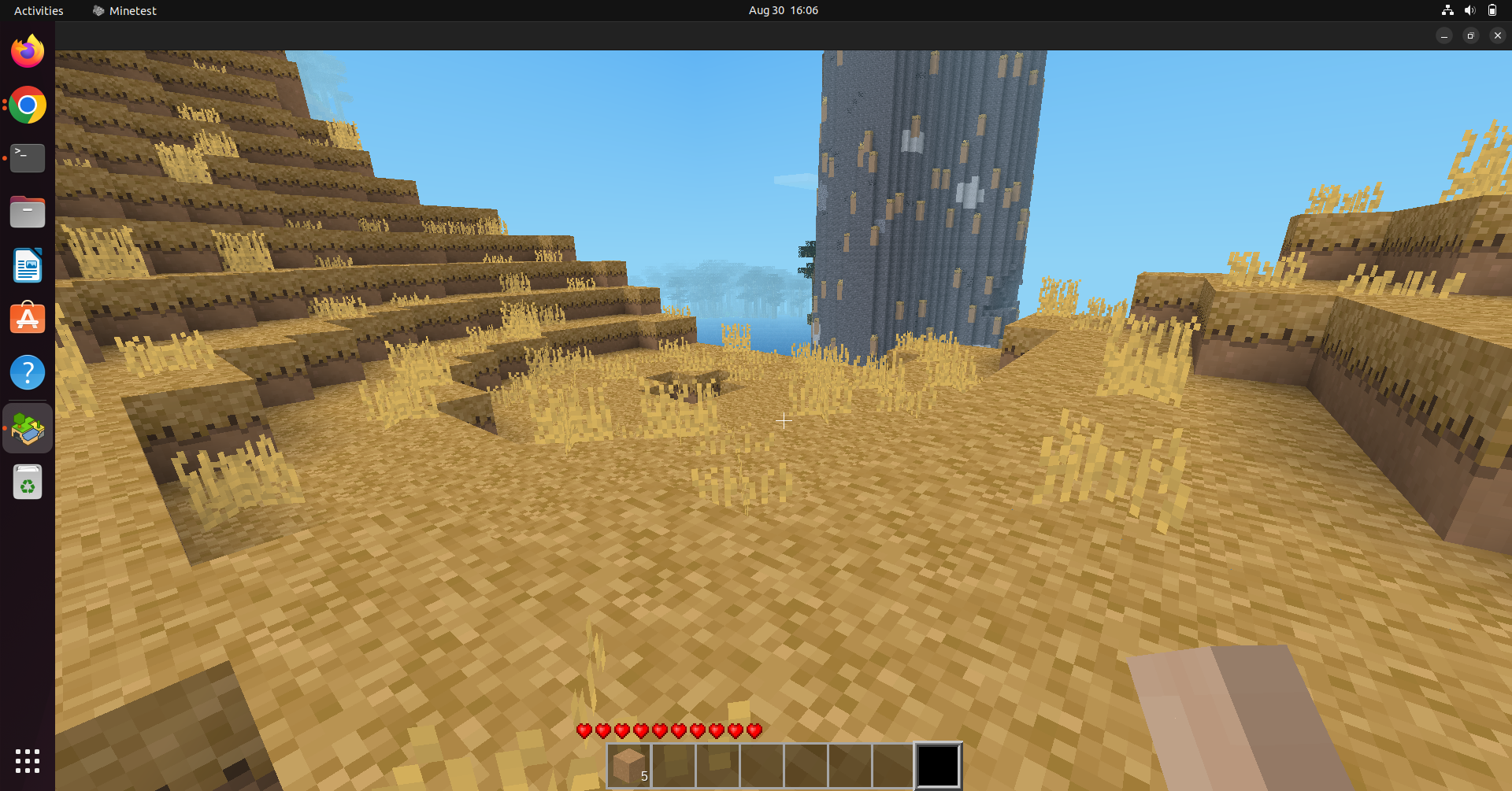Click the wired network icon in the tray

point(1448,10)
